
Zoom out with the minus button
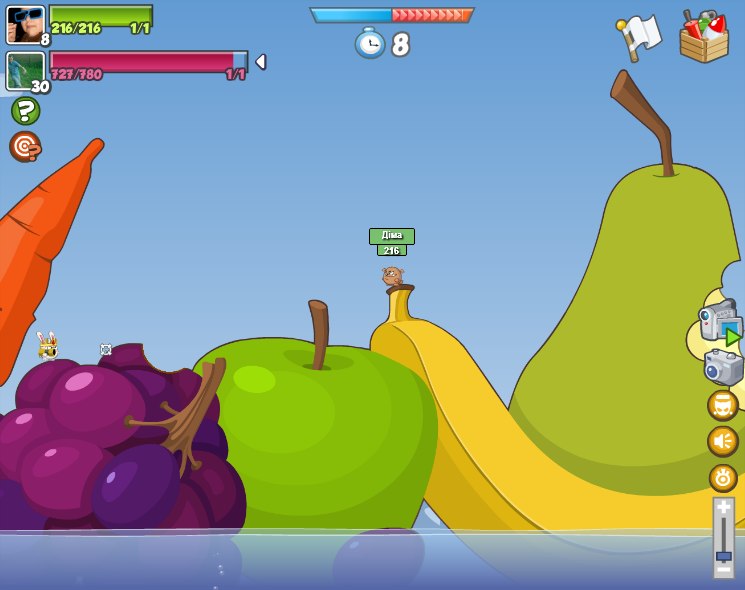point(723,569)
